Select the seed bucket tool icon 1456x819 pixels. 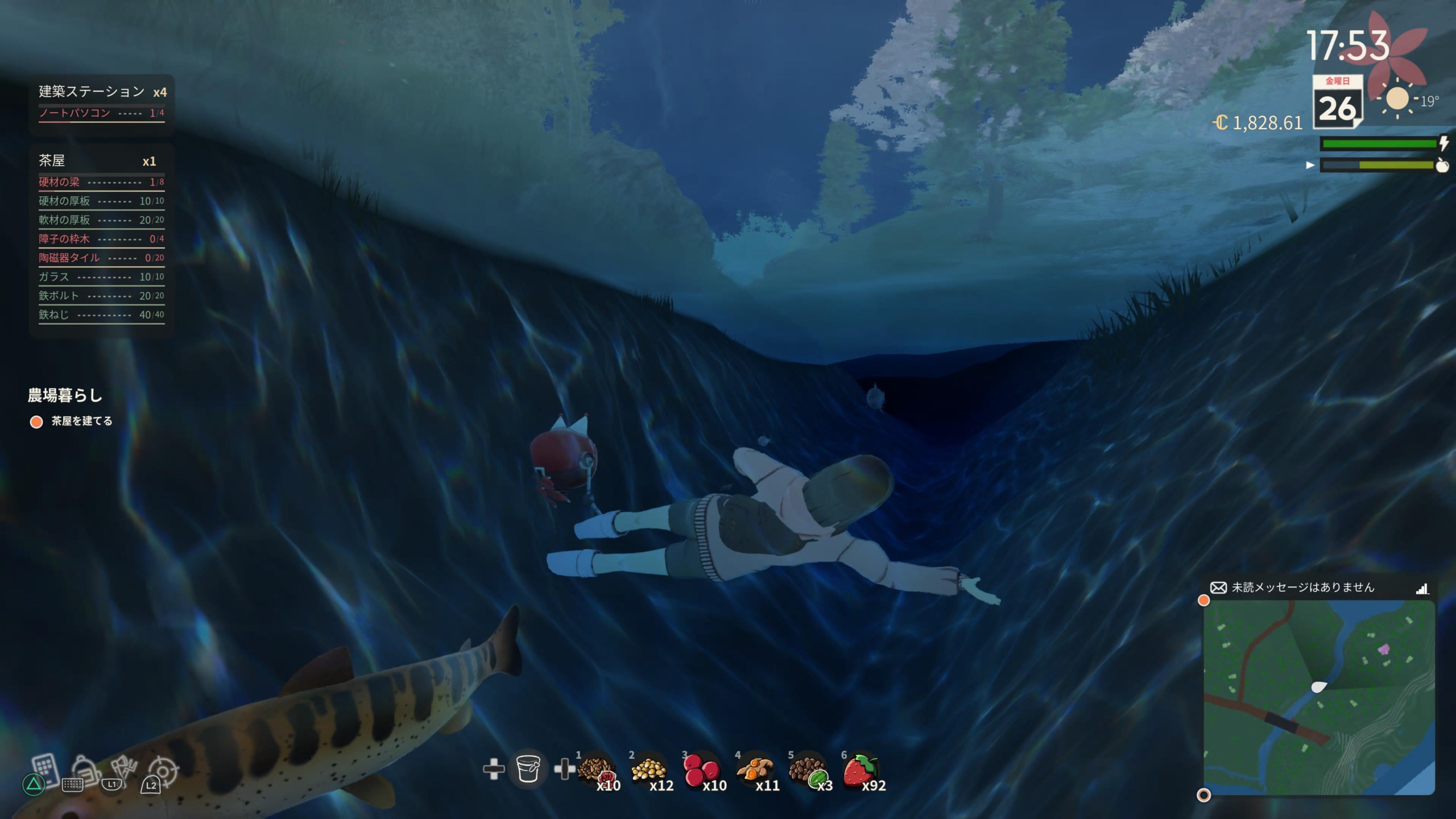528,769
